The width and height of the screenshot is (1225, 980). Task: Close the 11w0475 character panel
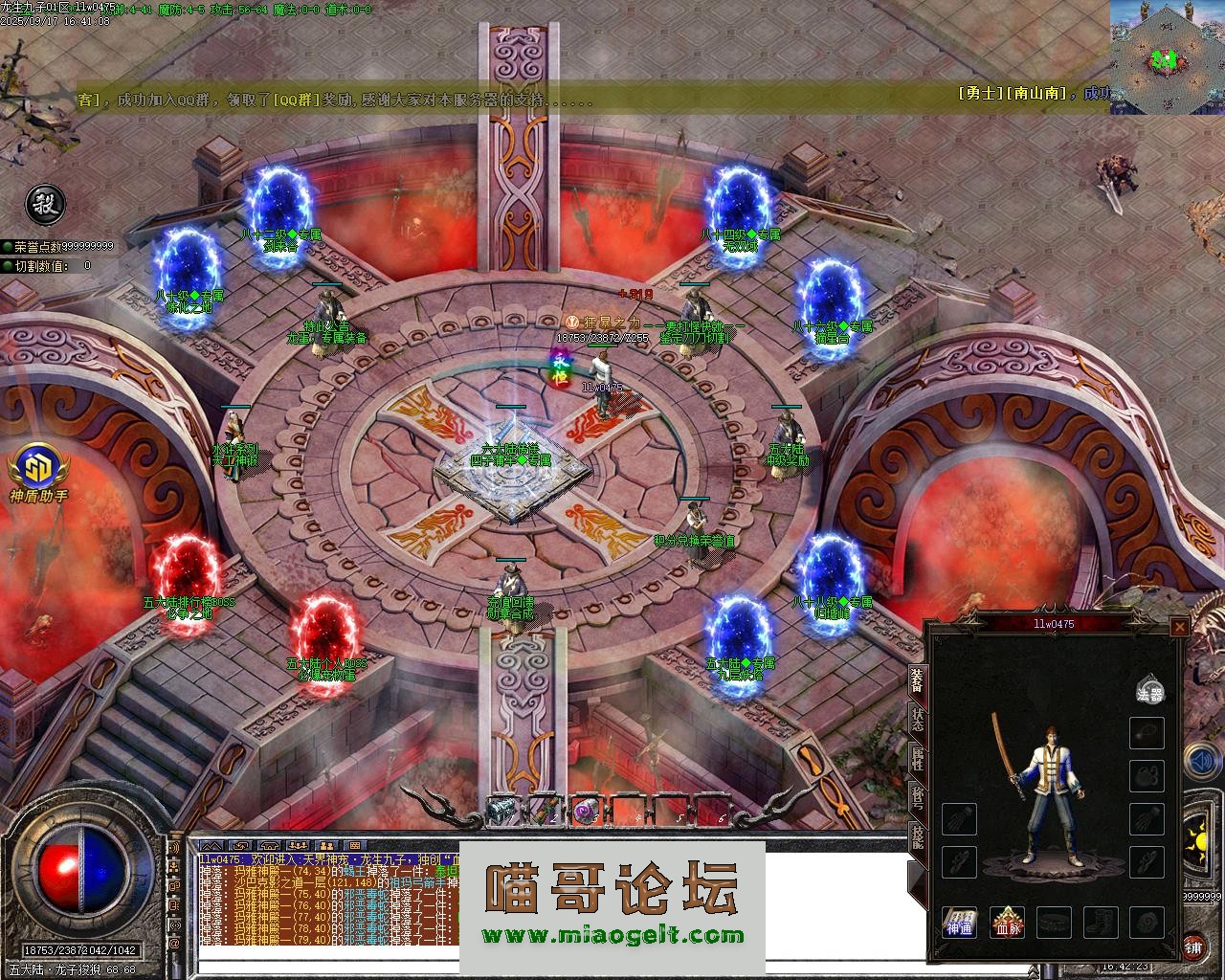(1179, 627)
